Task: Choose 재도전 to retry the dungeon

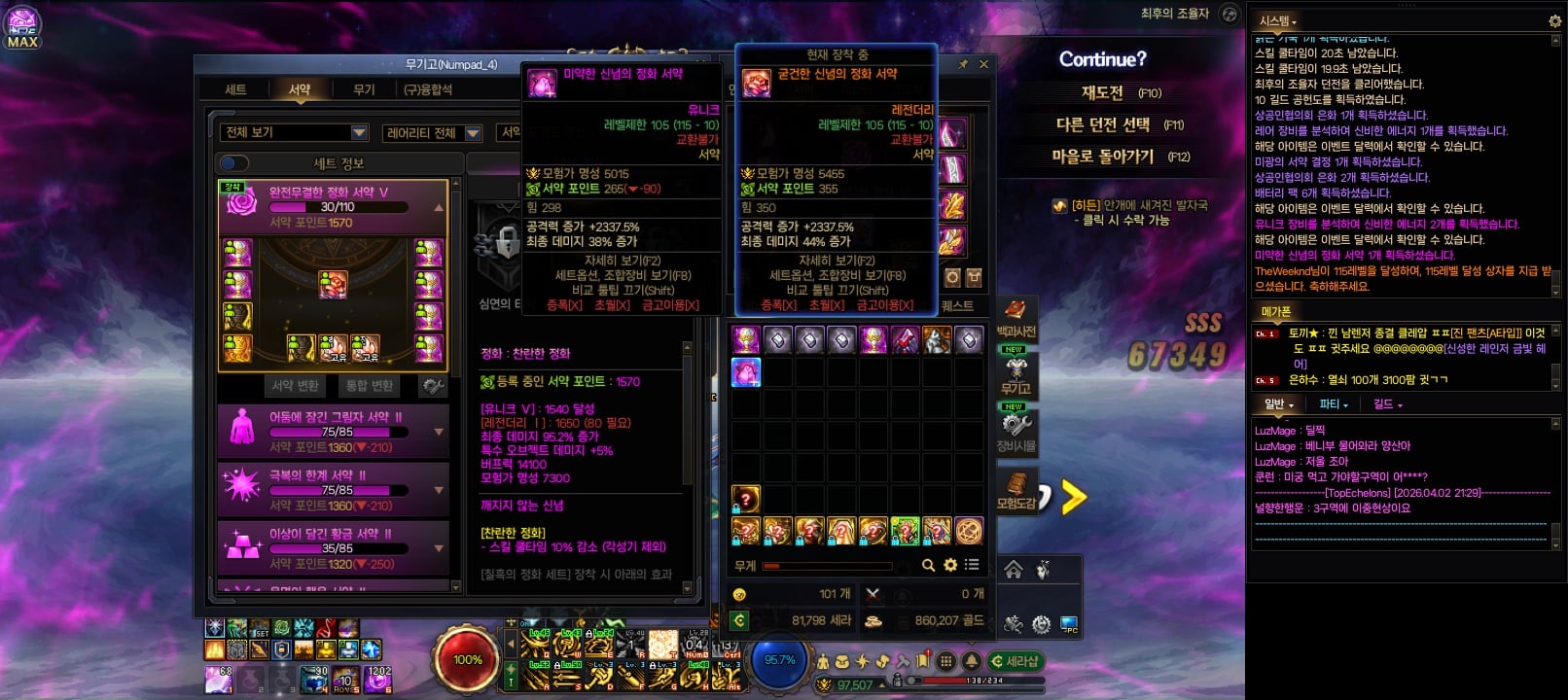Action: (1103, 93)
